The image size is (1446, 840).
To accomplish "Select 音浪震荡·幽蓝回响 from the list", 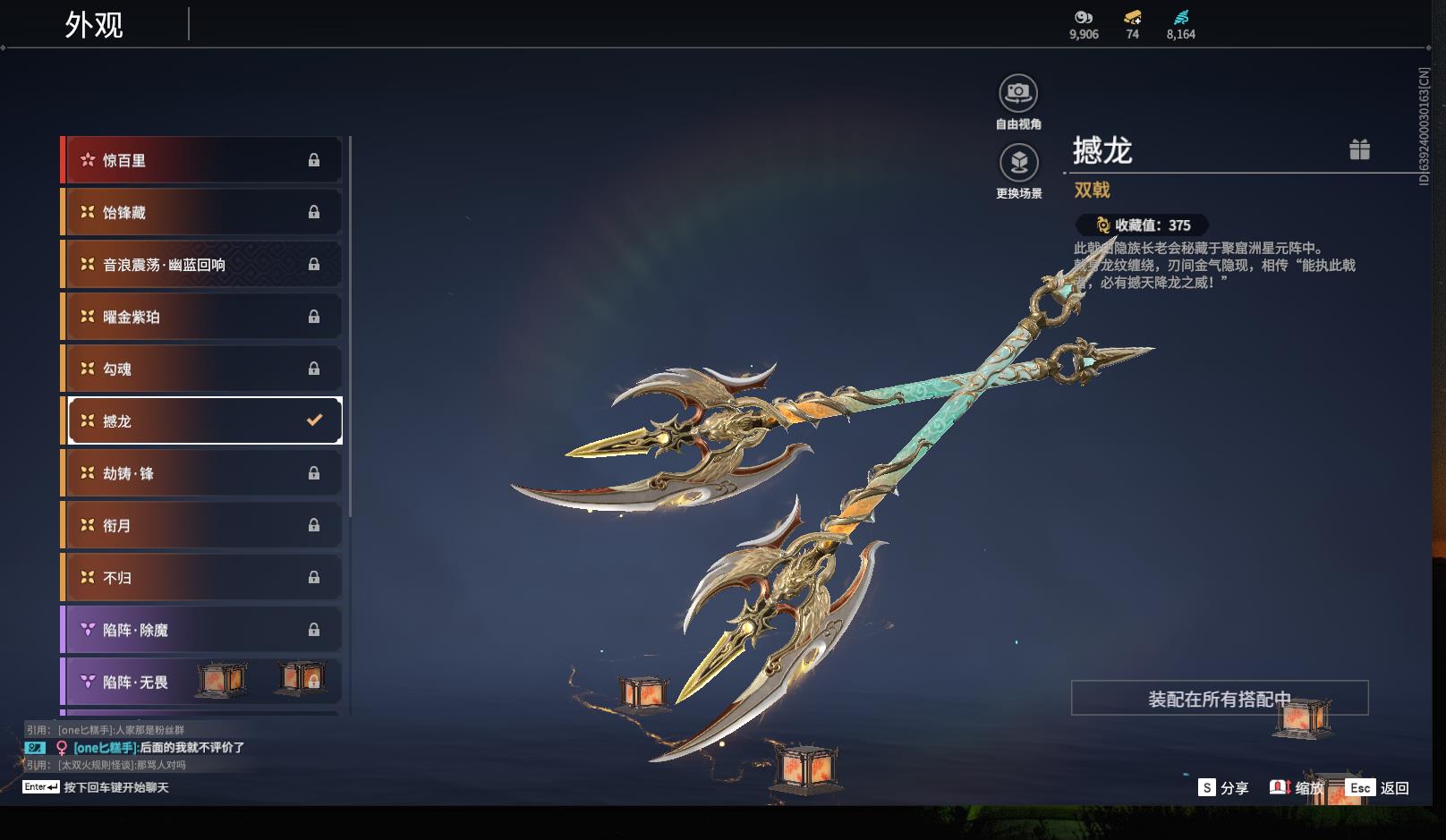I will [x=202, y=265].
